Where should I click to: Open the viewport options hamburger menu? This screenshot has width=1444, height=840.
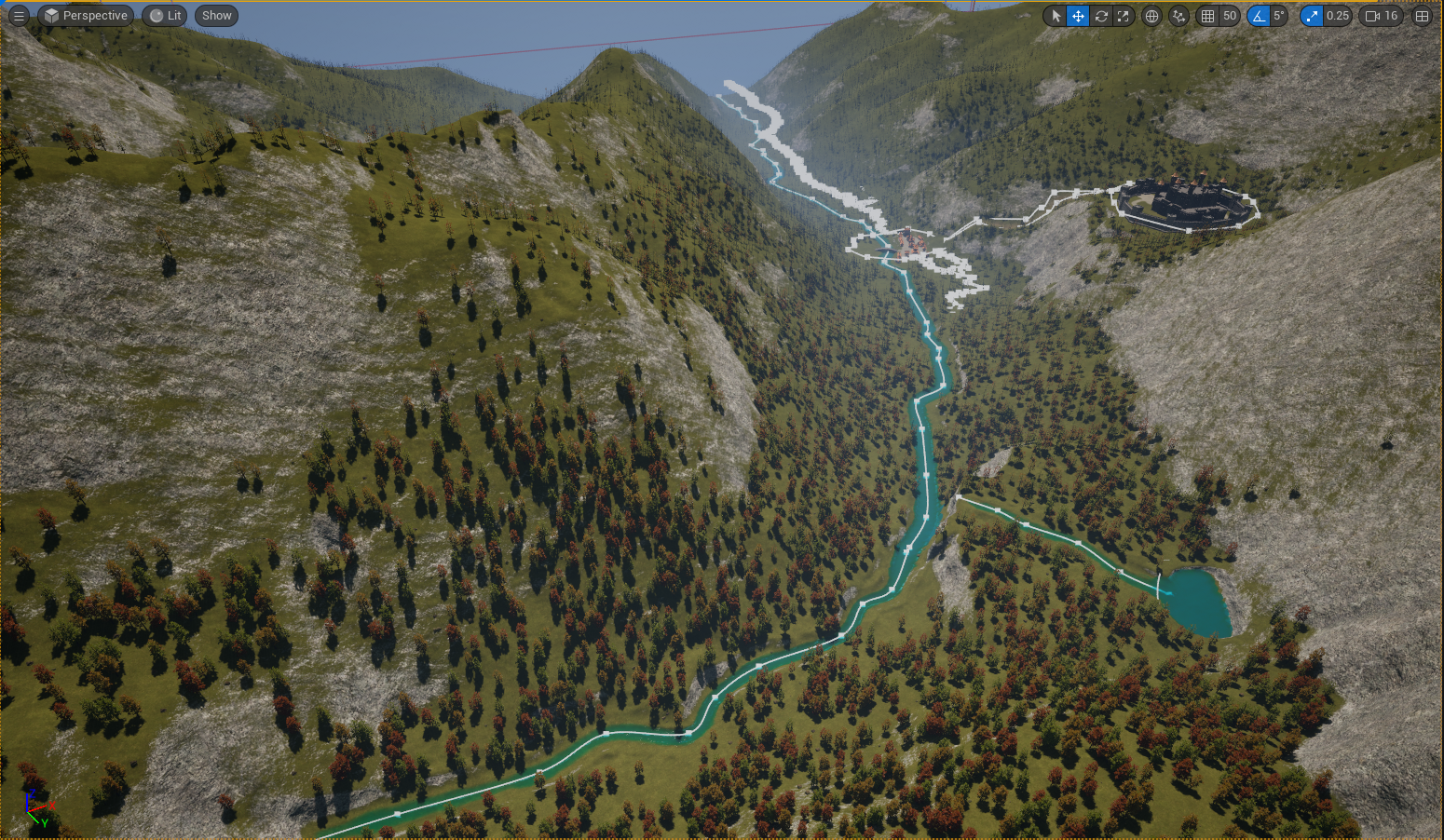(19, 16)
